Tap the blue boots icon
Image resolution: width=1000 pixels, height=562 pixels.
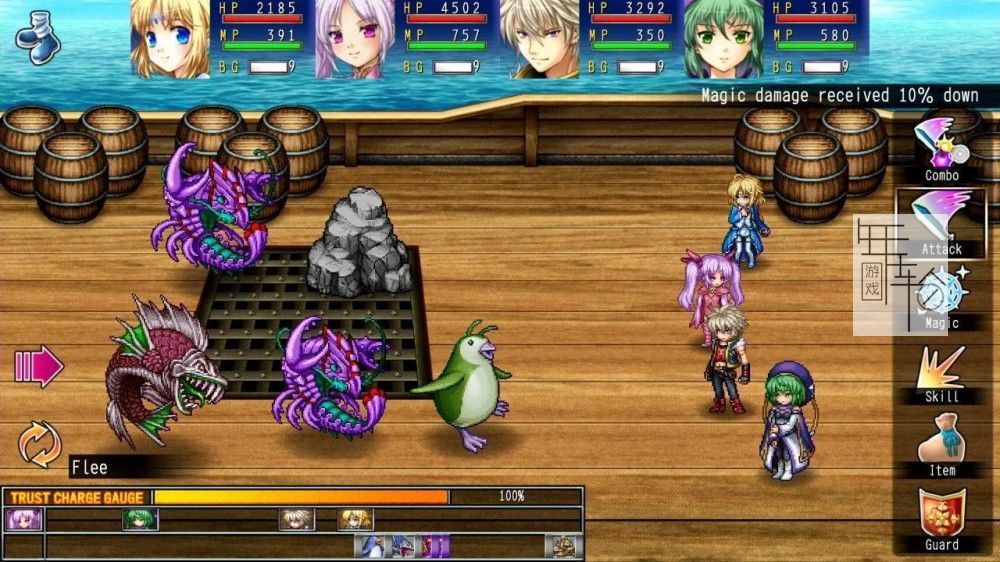pyautogui.click(x=39, y=38)
